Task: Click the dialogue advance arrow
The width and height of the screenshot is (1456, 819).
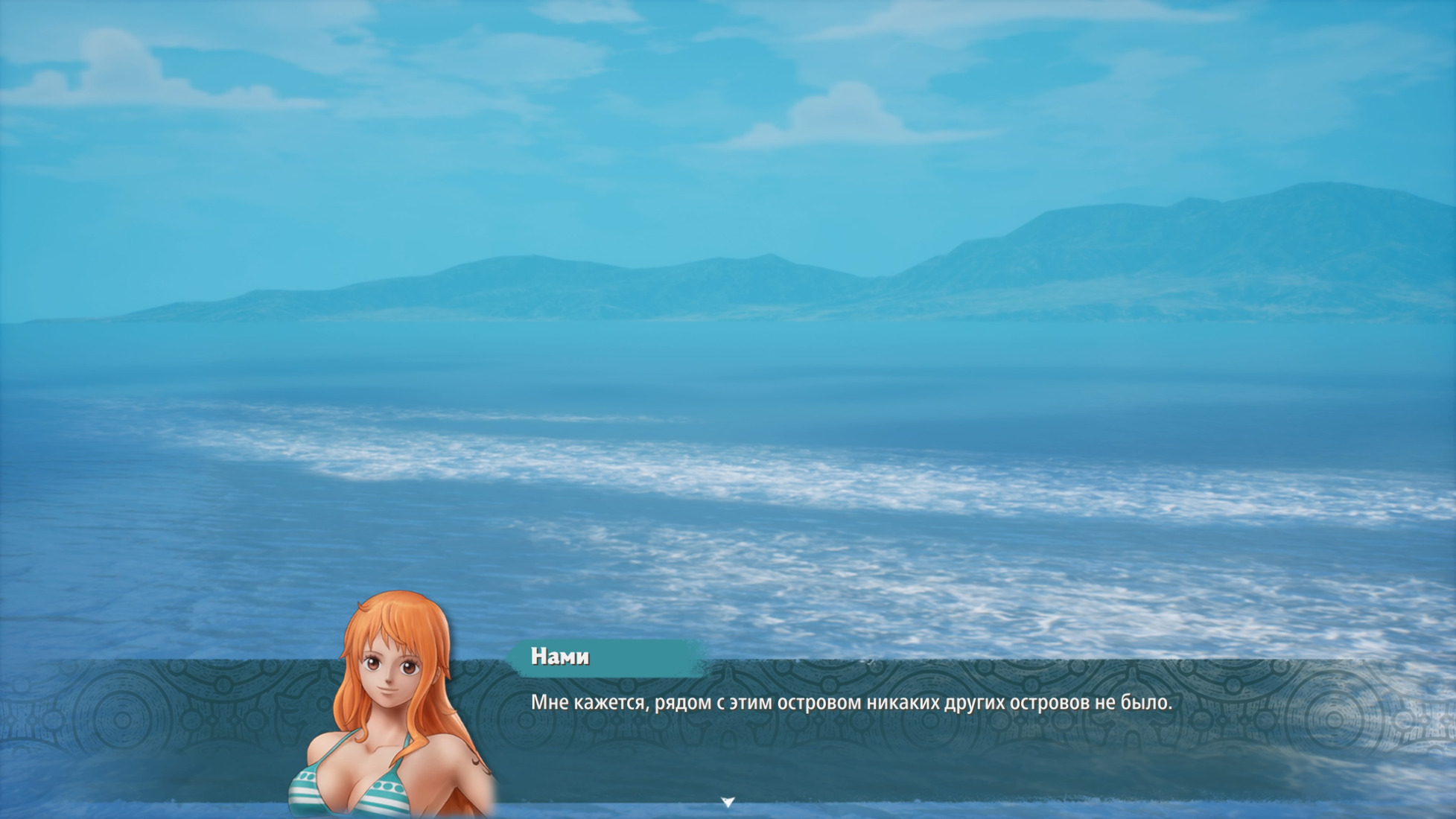Action: [728, 802]
